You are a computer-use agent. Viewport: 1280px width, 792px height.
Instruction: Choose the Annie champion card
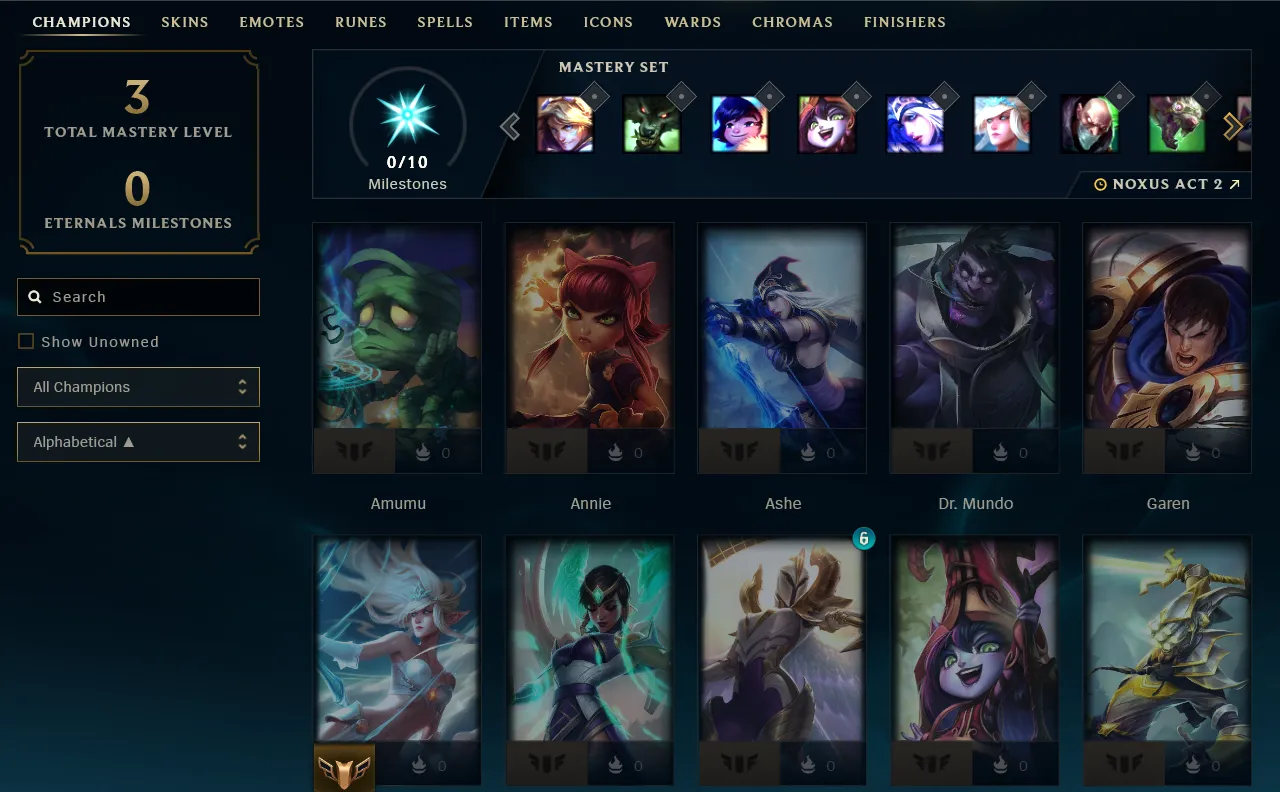point(590,330)
